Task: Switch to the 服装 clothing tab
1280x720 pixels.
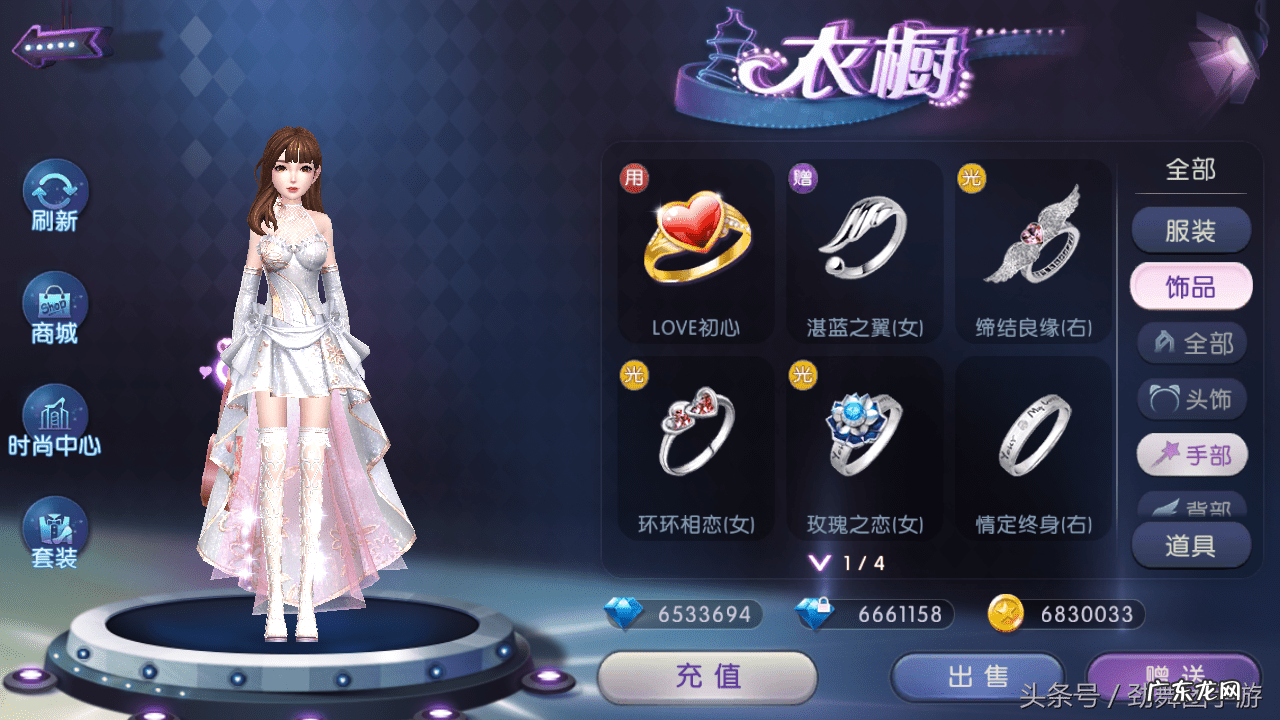Action: tap(1190, 231)
